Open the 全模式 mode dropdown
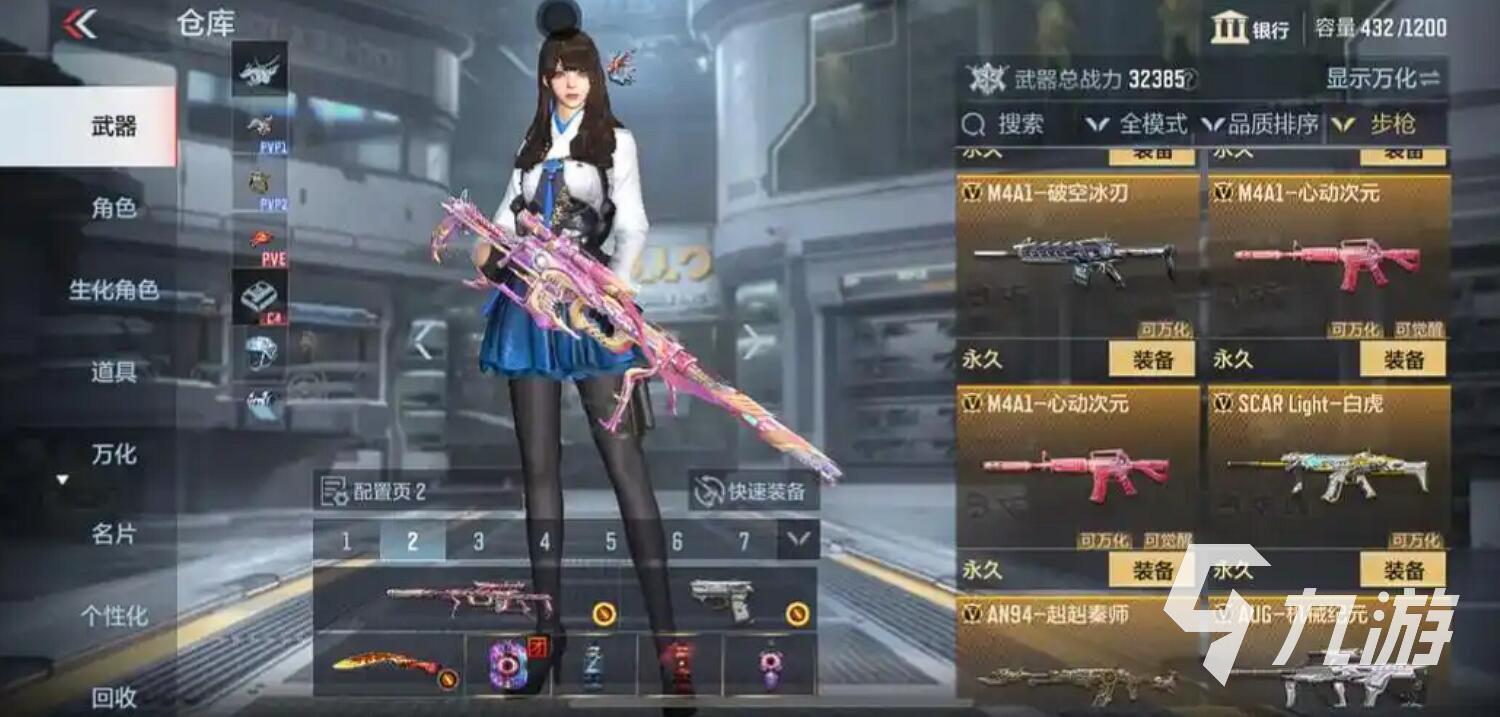This screenshot has height=717, width=1500. [1137, 125]
